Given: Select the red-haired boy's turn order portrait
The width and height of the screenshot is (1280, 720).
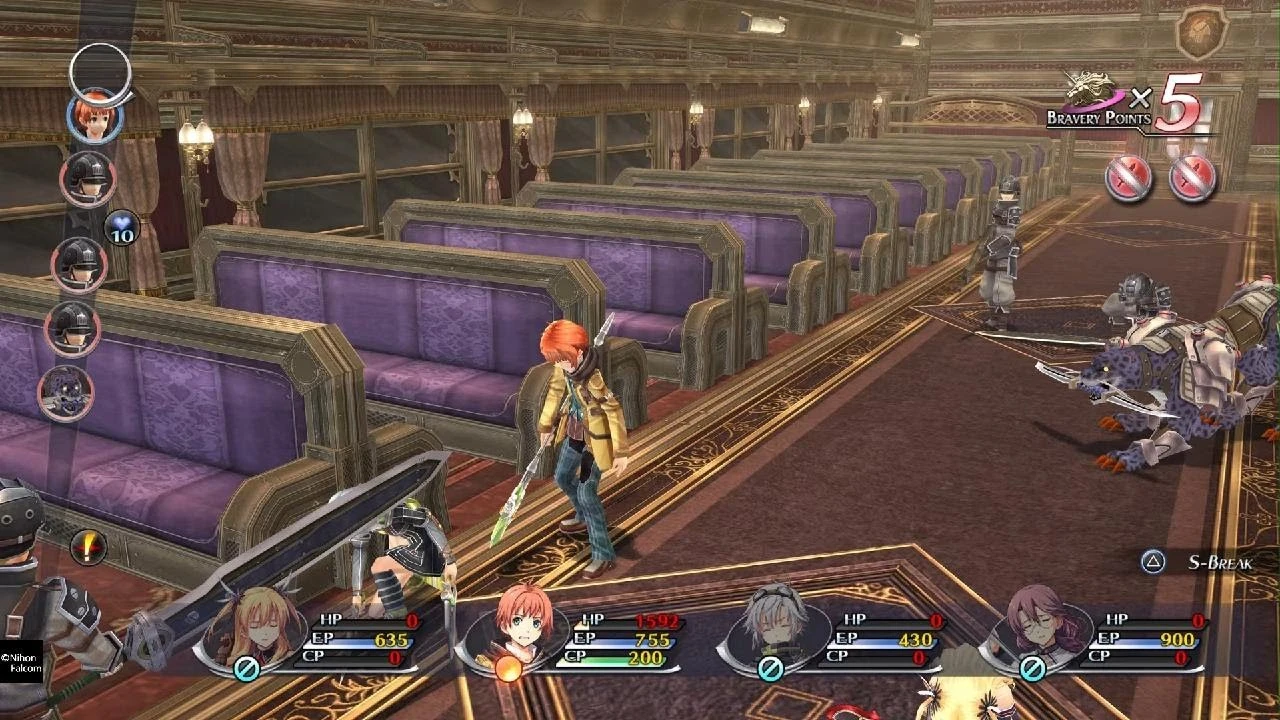Looking at the screenshot, I should 95,116.
